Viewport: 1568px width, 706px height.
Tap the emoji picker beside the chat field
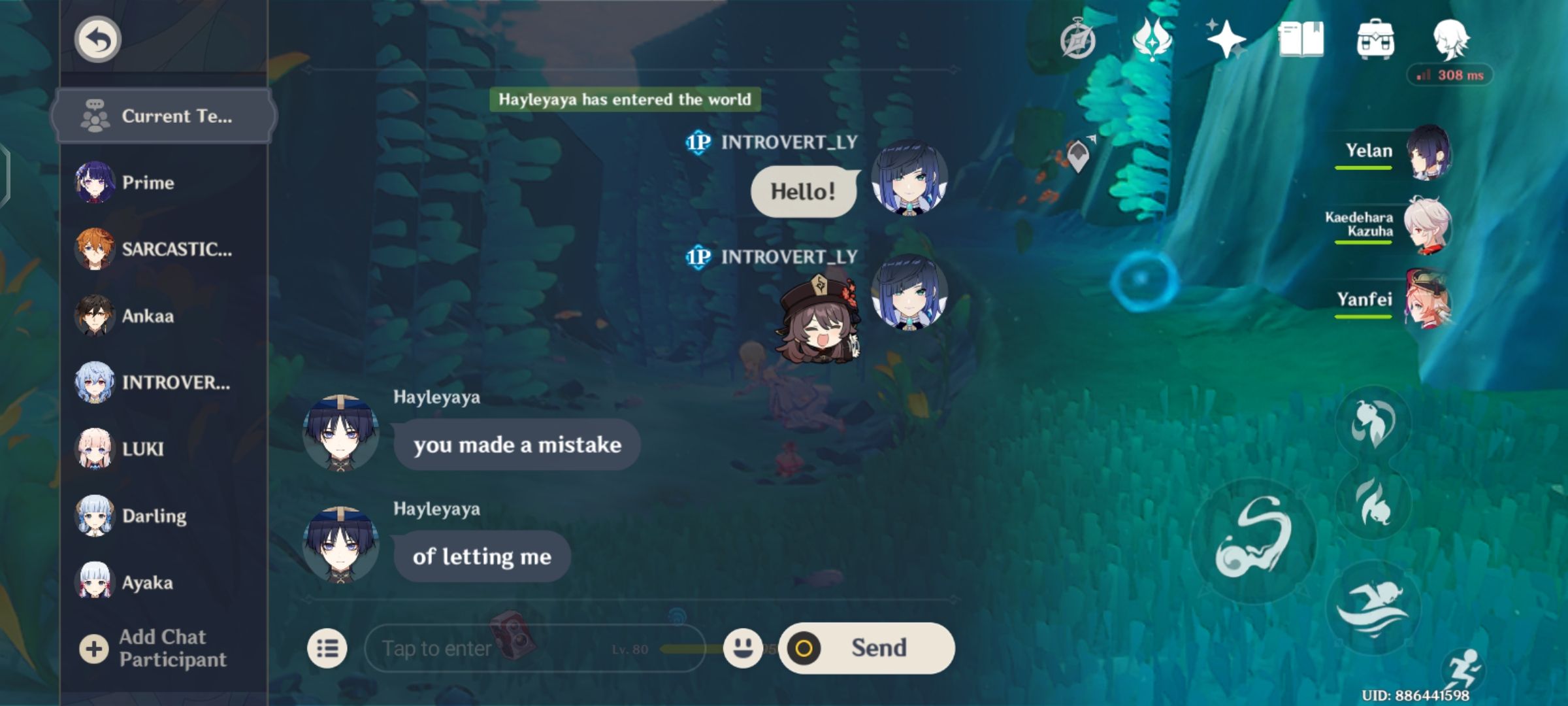[x=745, y=648]
